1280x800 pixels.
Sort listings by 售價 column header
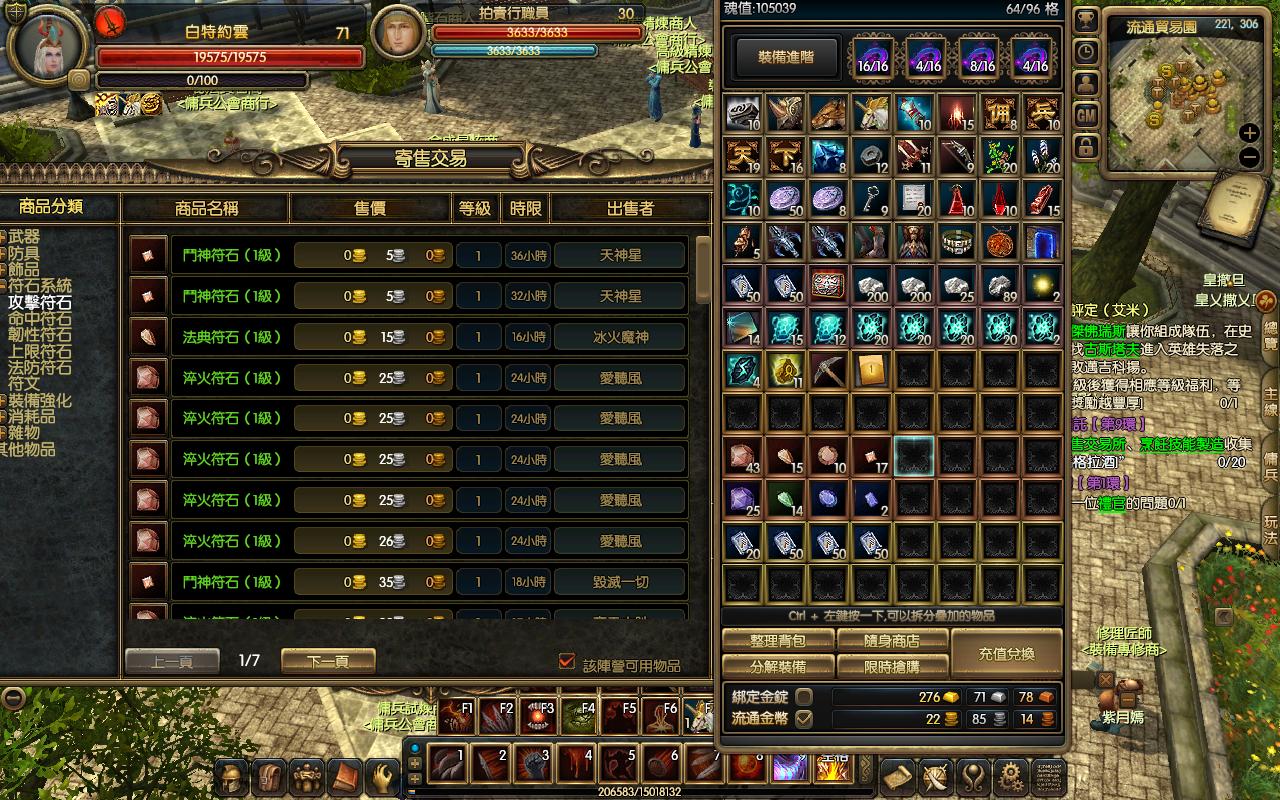tap(370, 208)
